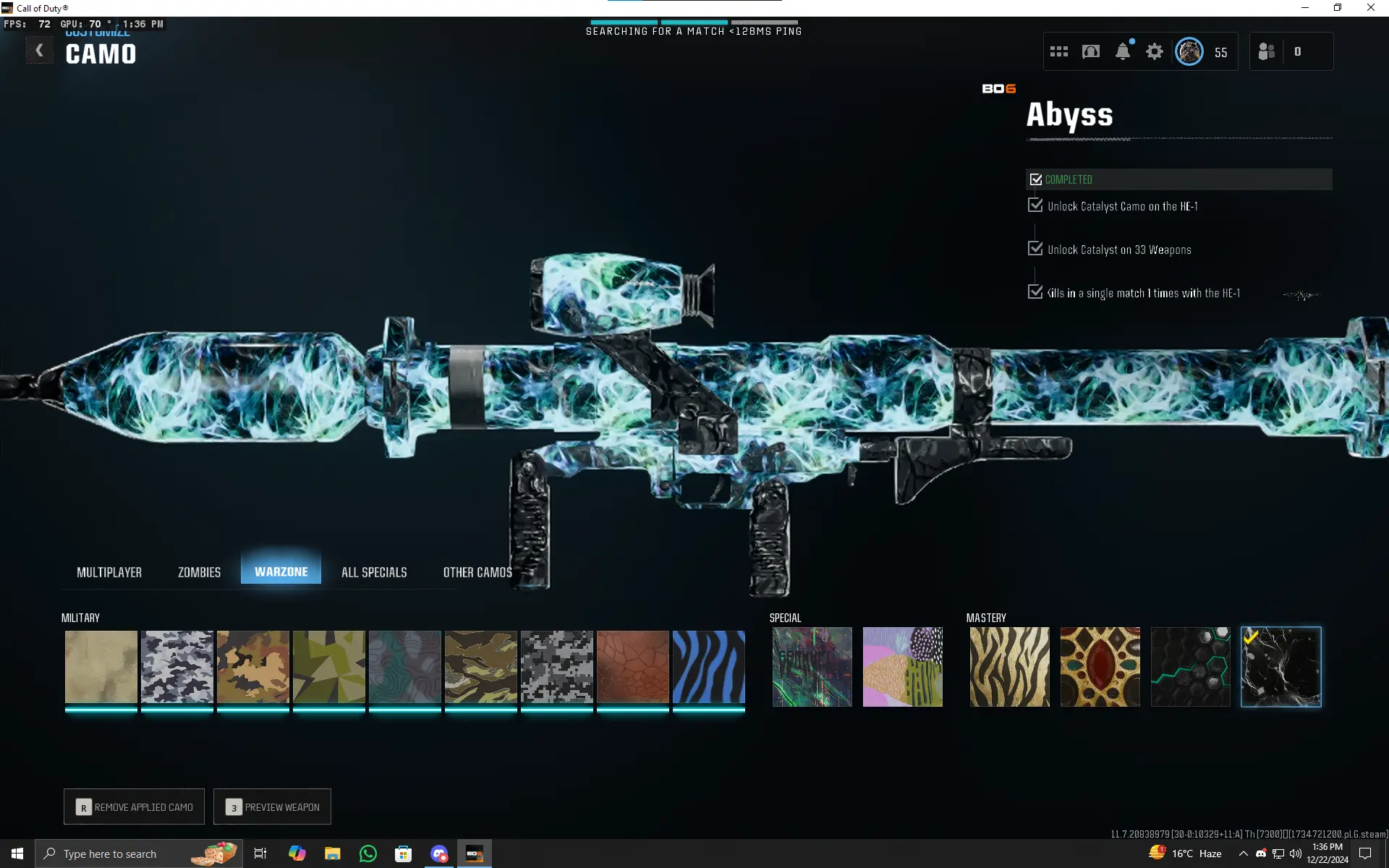Click the player profile avatar icon
1389x868 pixels.
1189,51
